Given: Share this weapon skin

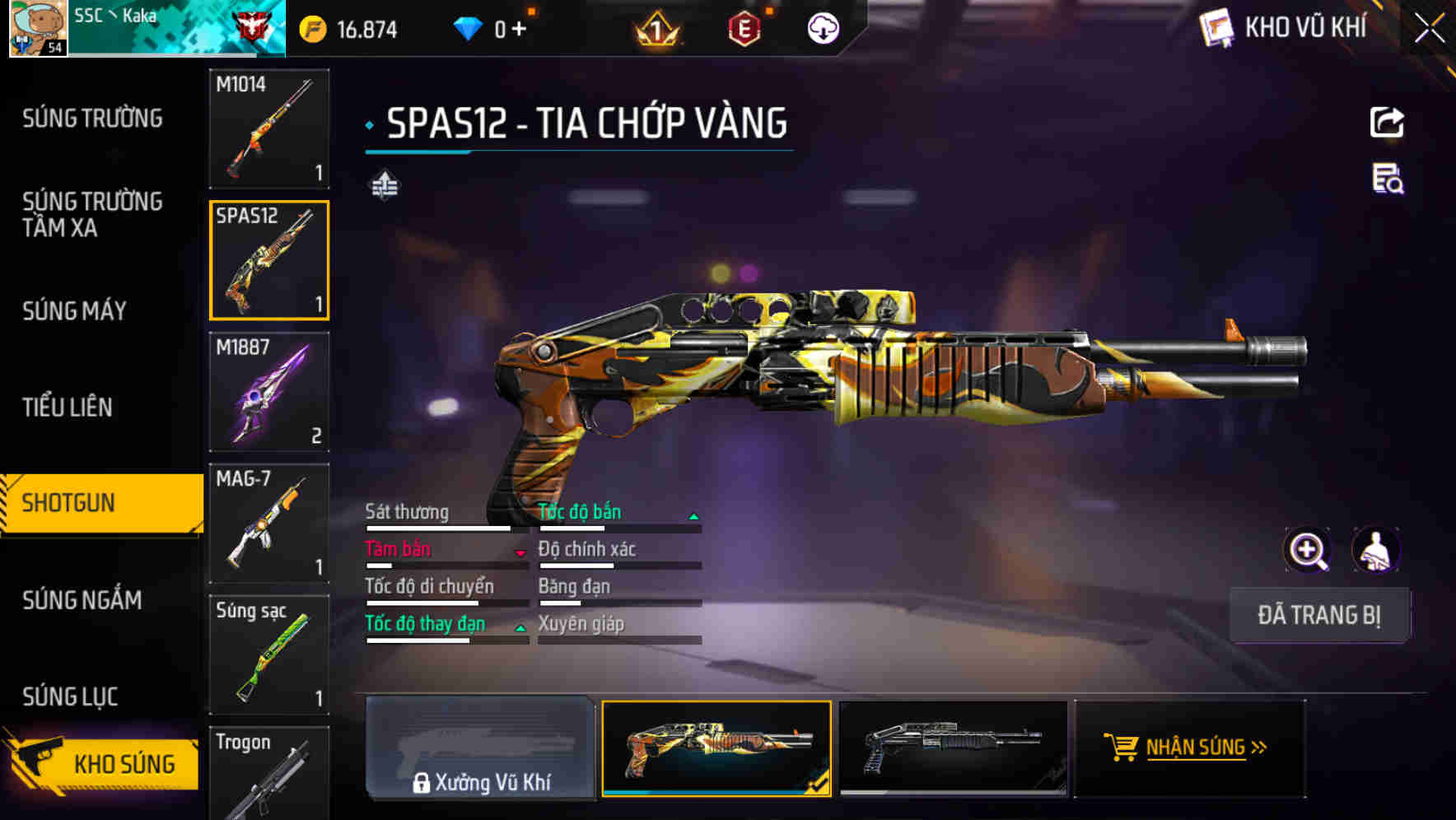Looking at the screenshot, I should pos(1387,123).
